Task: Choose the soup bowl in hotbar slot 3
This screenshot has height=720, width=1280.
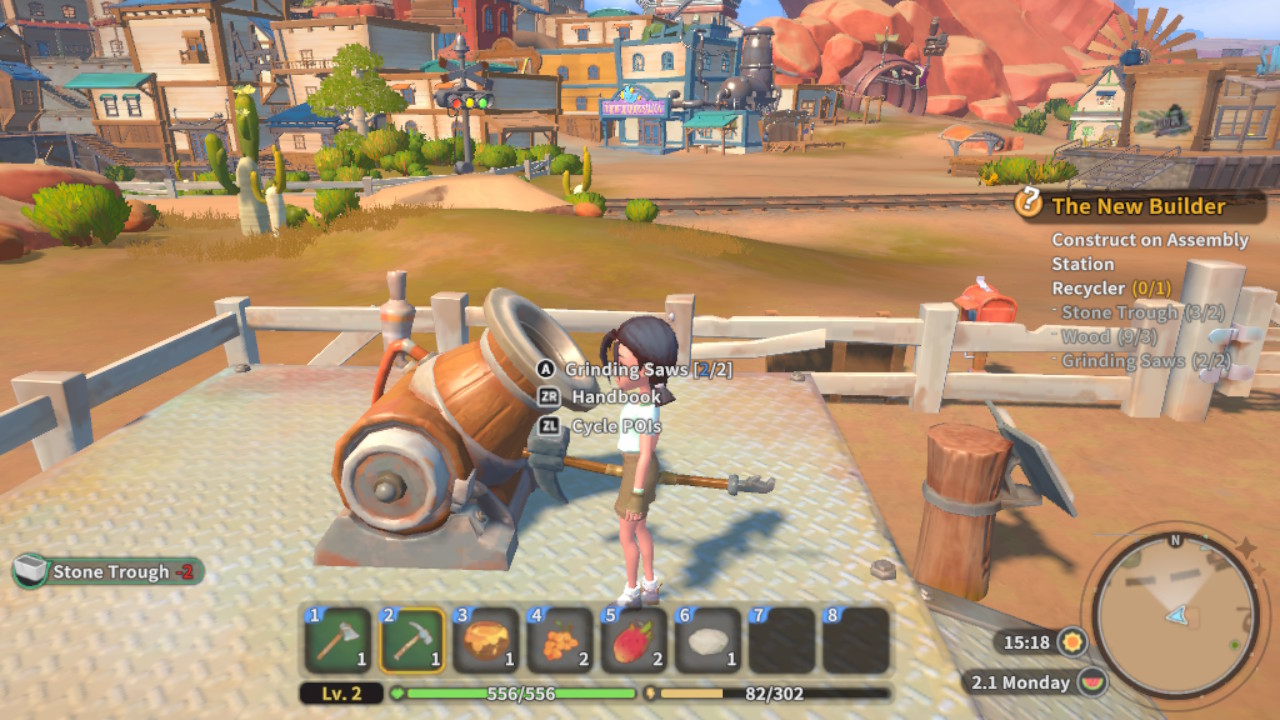Action: tap(486, 641)
